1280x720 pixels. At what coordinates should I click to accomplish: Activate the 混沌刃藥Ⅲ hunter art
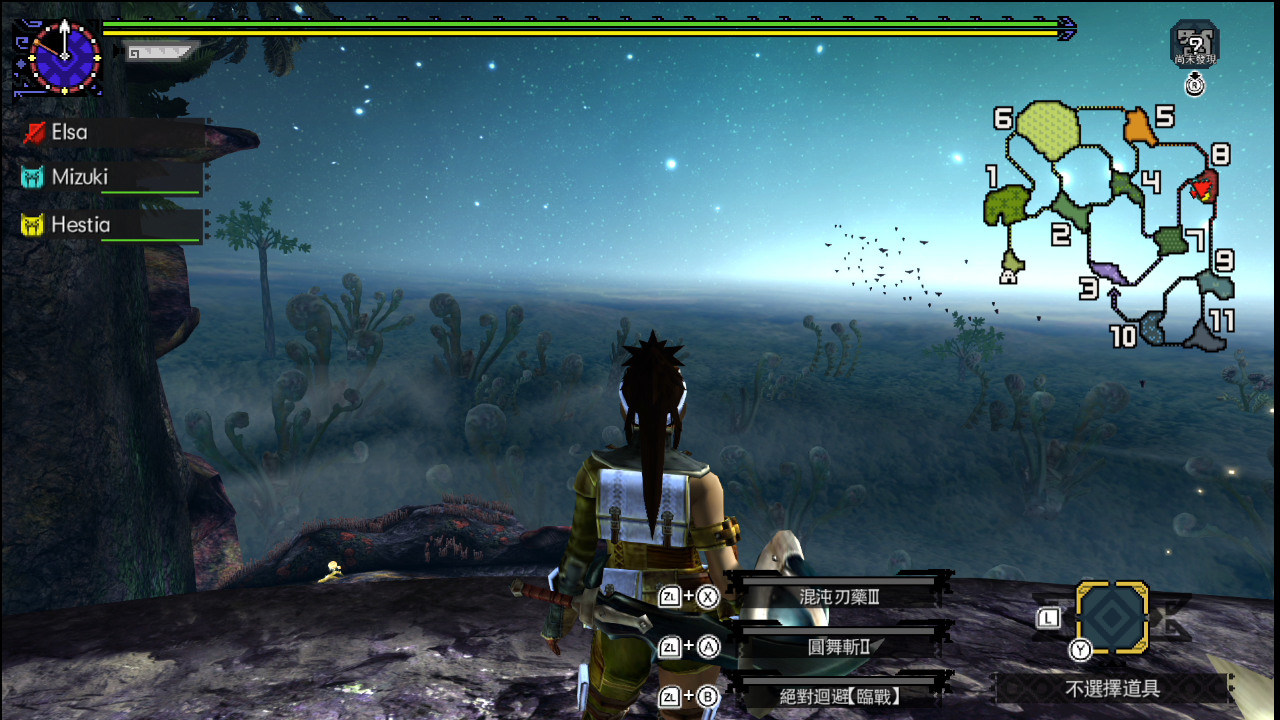(x=838, y=597)
